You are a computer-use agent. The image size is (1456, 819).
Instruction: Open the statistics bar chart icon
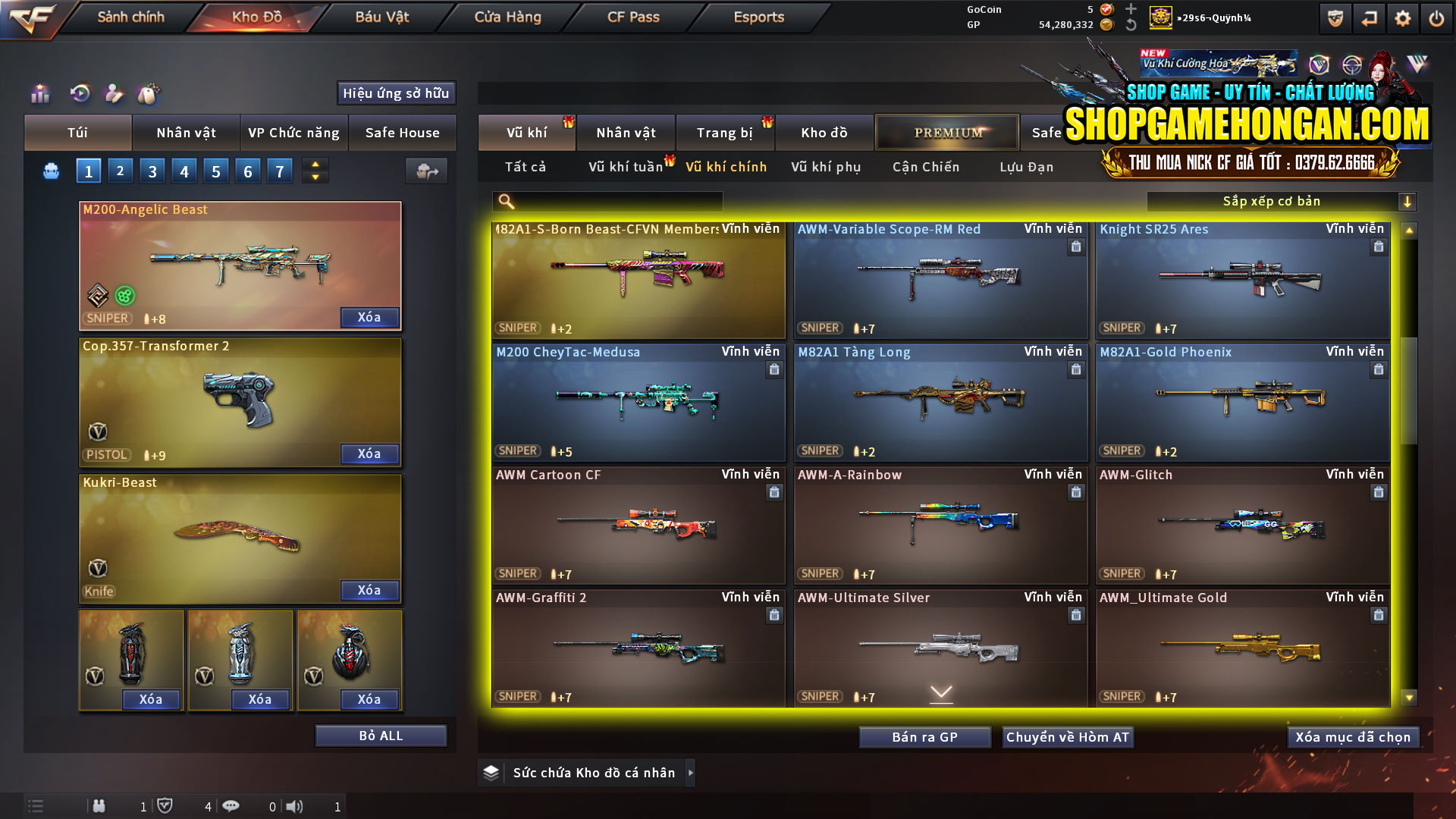(x=39, y=93)
